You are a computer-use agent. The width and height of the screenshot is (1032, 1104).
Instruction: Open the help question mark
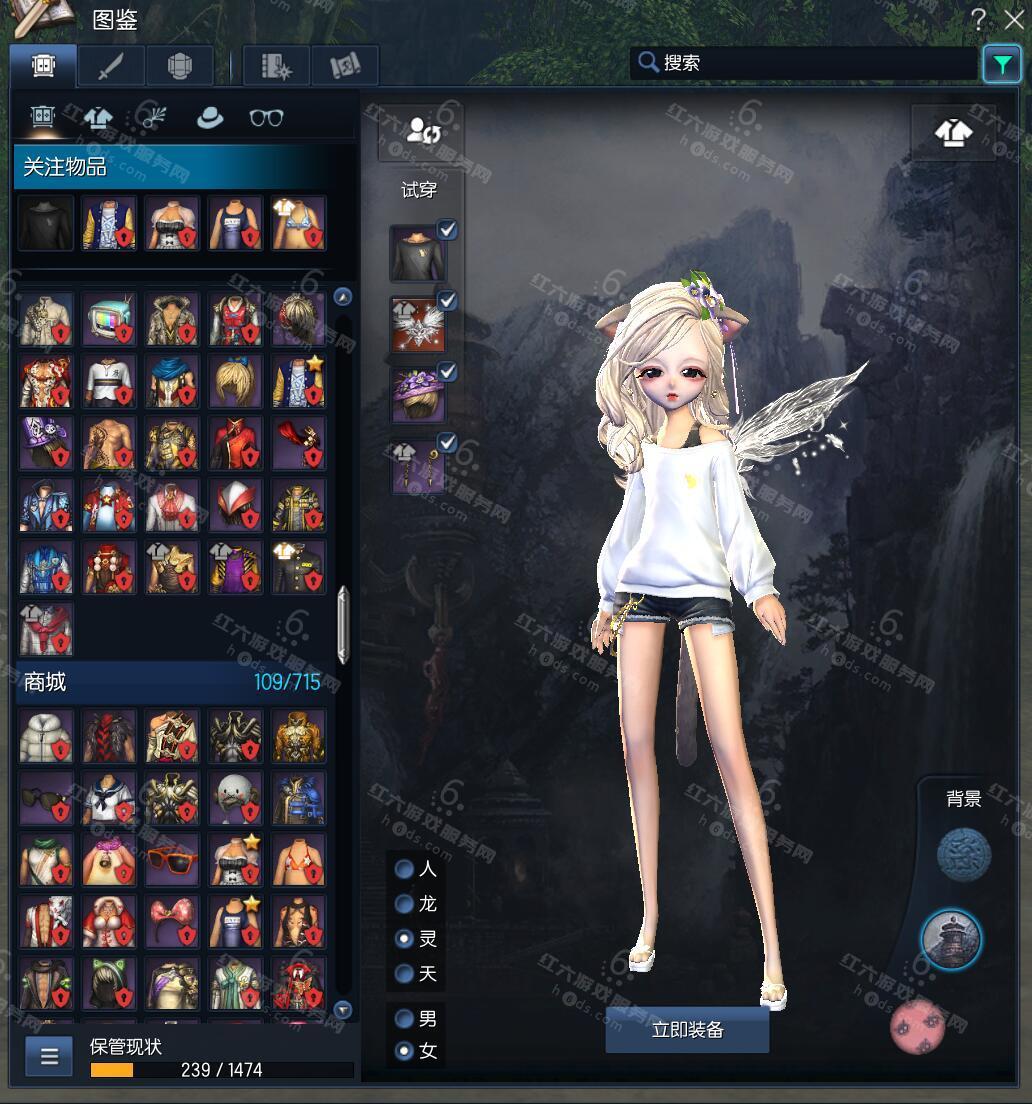(979, 19)
